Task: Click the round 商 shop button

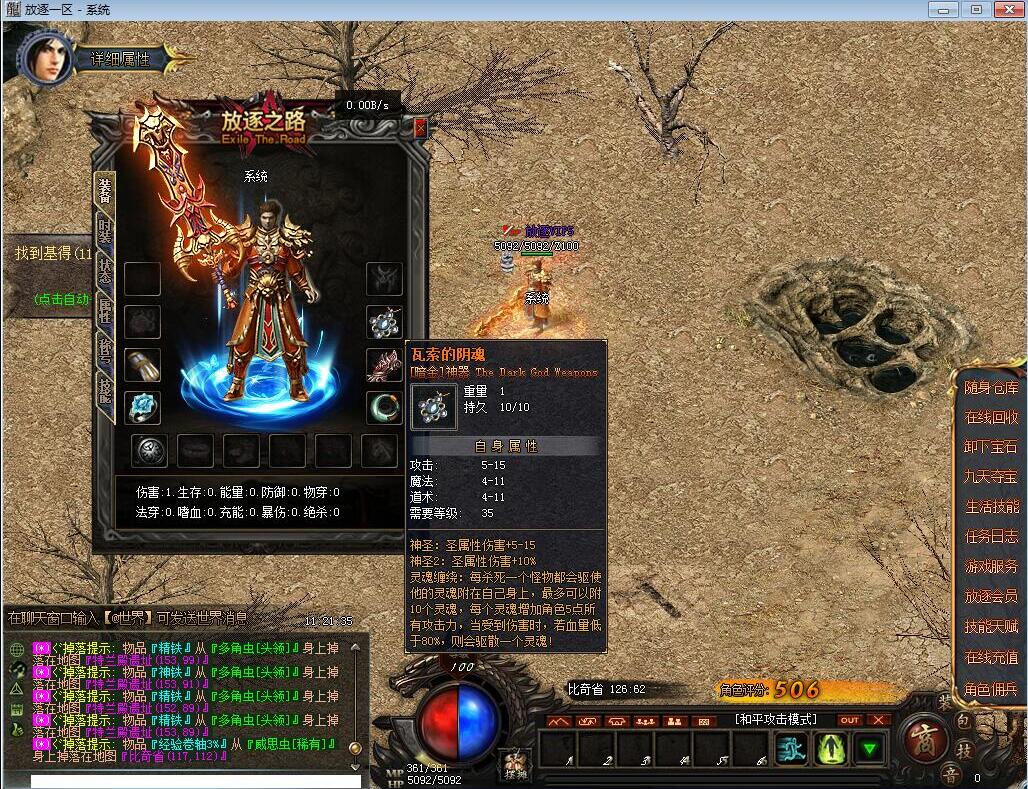Action: point(925,740)
